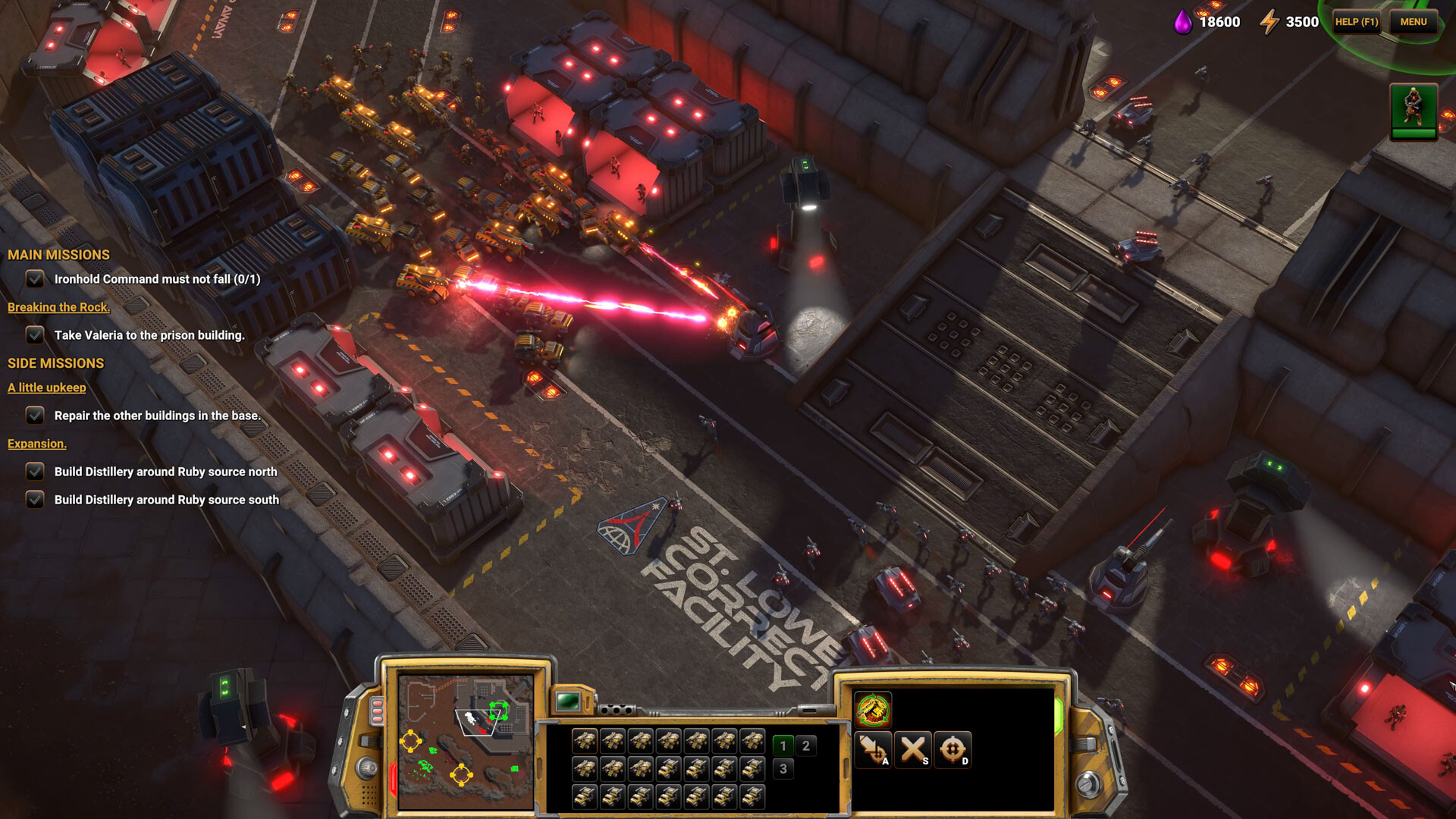Switch to unit selection page 1

pyautogui.click(x=783, y=745)
